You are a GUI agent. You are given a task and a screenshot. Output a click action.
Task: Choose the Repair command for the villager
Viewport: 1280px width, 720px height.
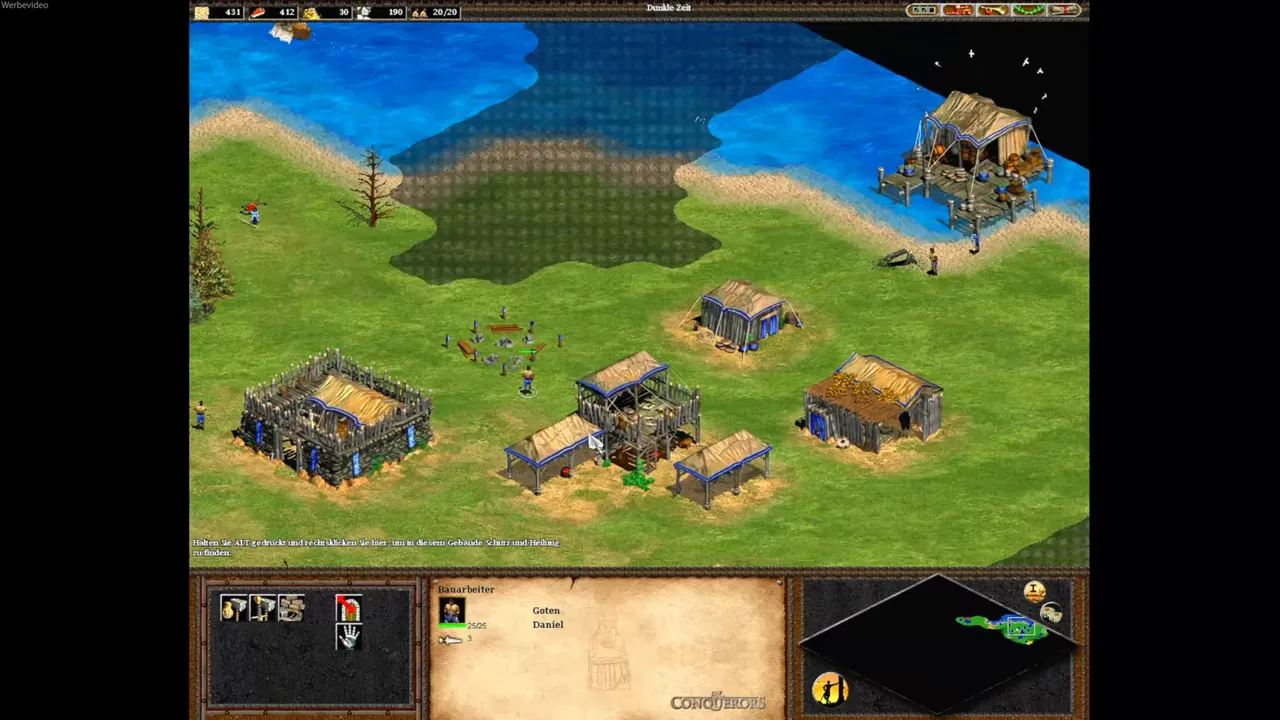tap(290, 608)
